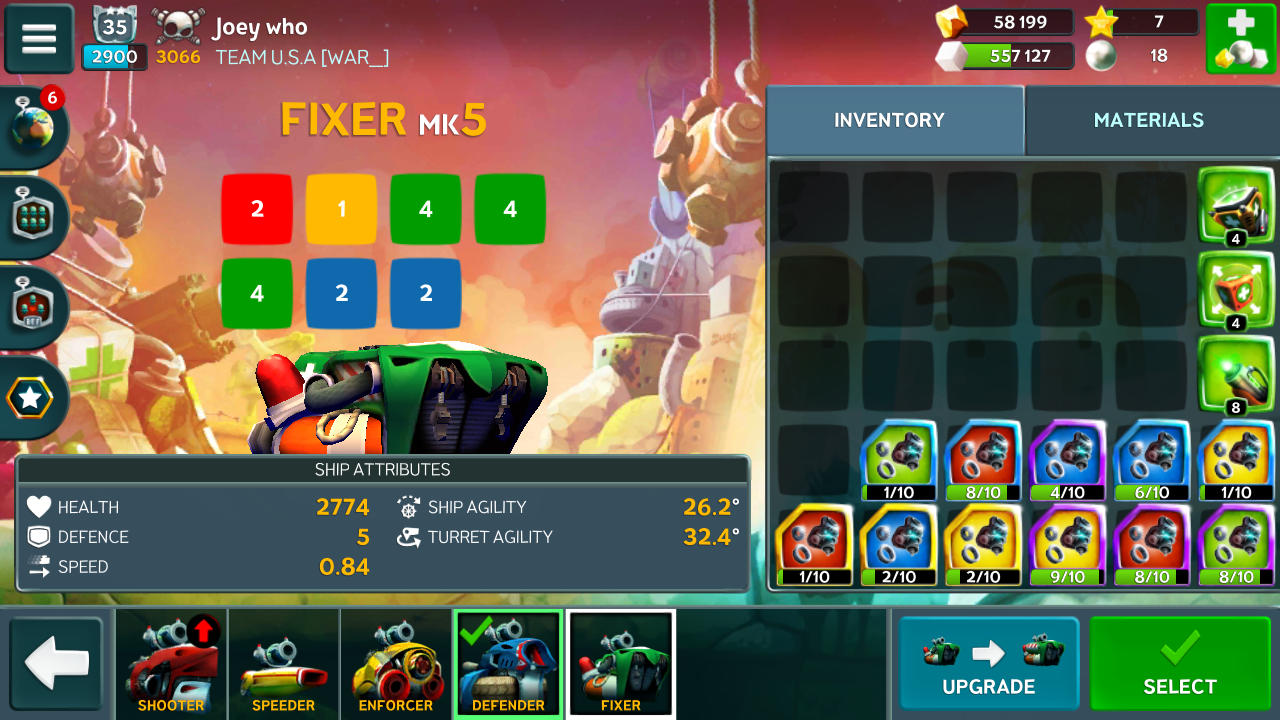Open the hamburger main menu
This screenshot has height=720, width=1280.
39,39
